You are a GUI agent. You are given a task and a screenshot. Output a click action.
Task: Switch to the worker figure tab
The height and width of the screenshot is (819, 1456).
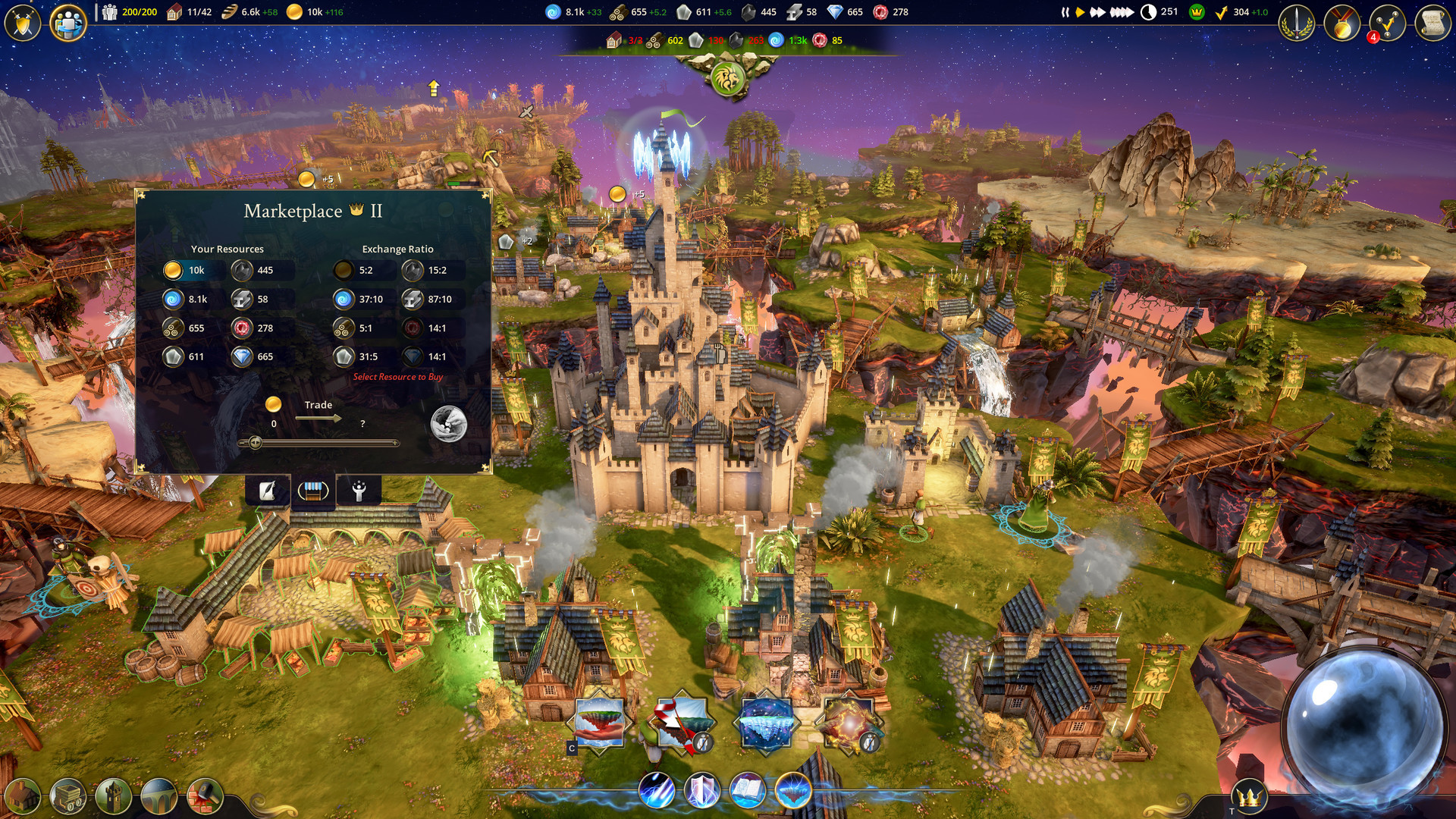point(359,491)
